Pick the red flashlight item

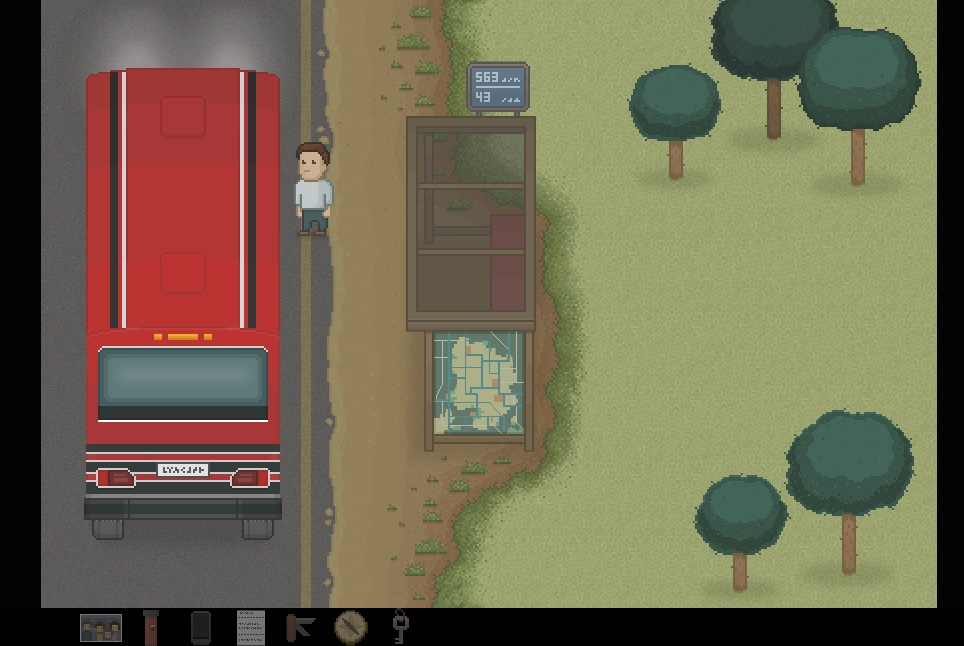(x=151, y=628)
